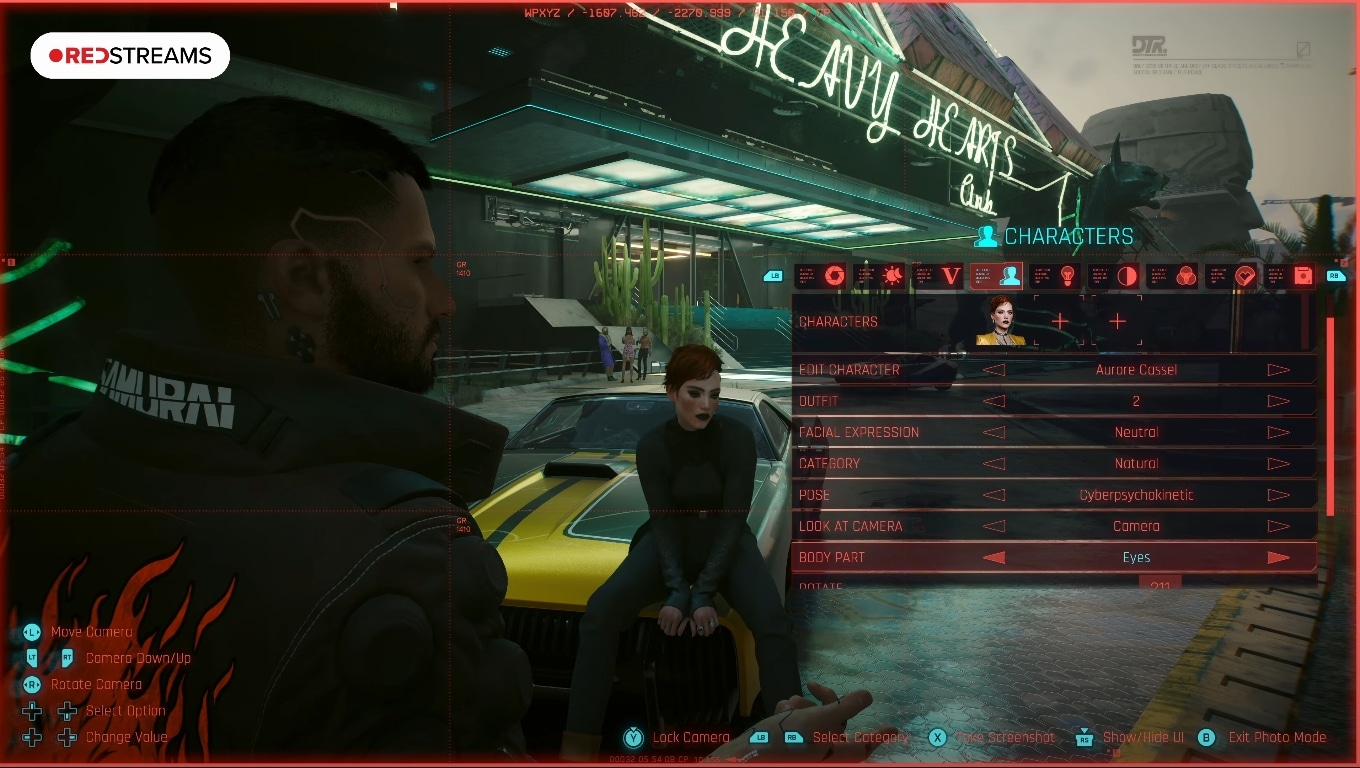The height and width of the screenshot is (768, 1360).
Task: Switch to the half-circle contrast tab
Action: pyautogui.click(x=1126, y=276)
